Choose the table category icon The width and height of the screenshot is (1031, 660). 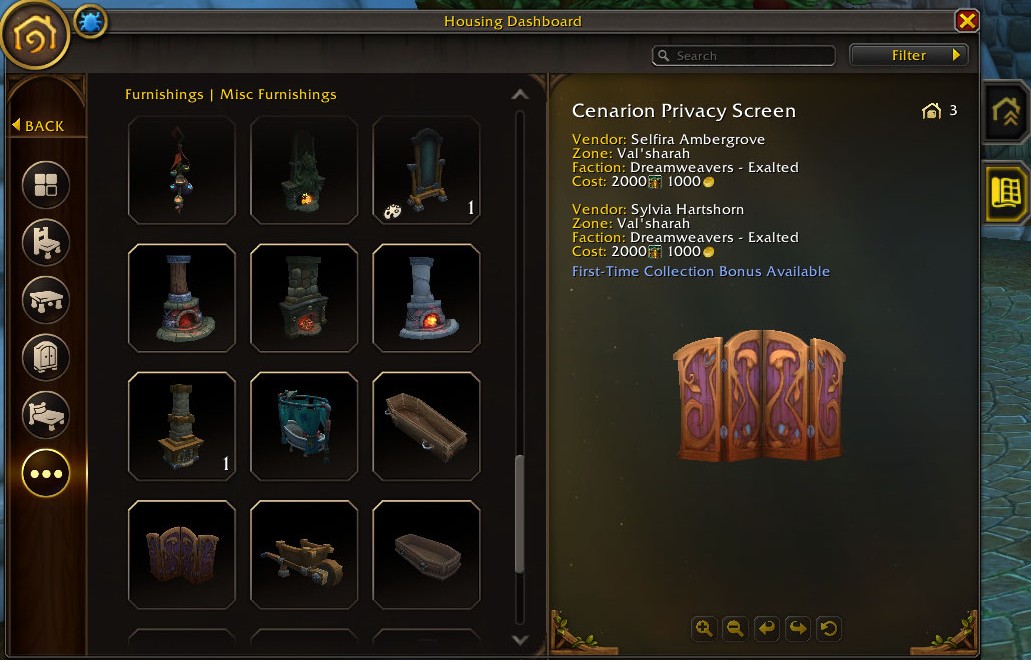(x=46, y=299)
